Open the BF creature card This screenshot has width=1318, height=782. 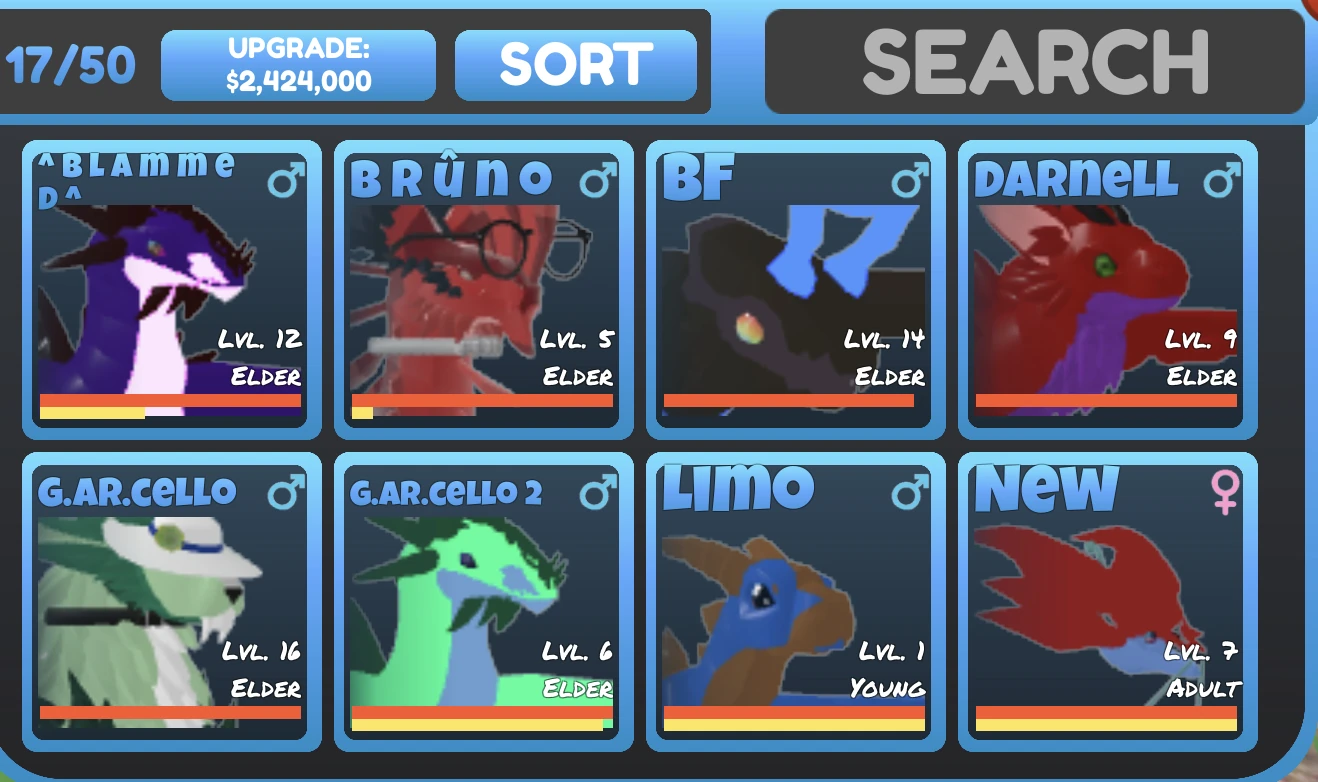pyautogui.click(x=792, y=290)
